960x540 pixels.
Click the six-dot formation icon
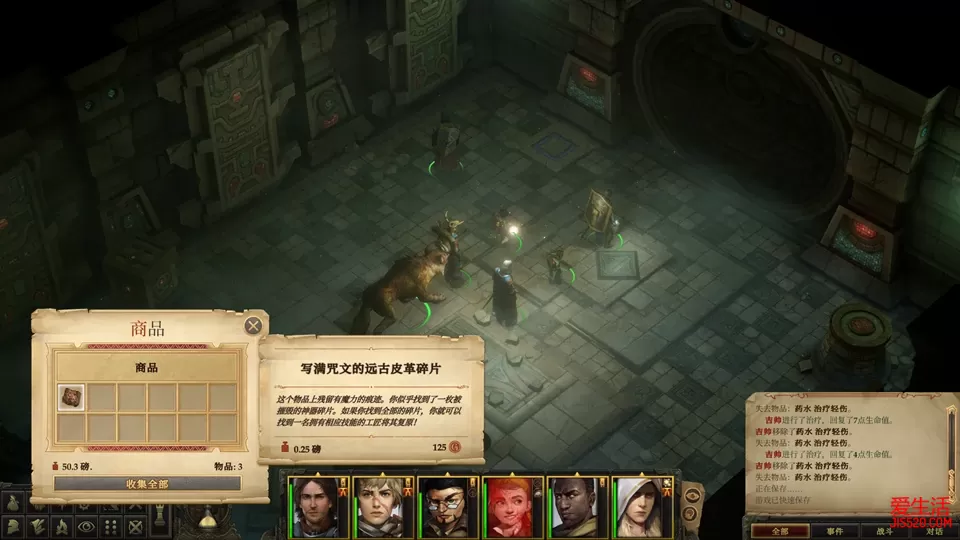point(111,525)
